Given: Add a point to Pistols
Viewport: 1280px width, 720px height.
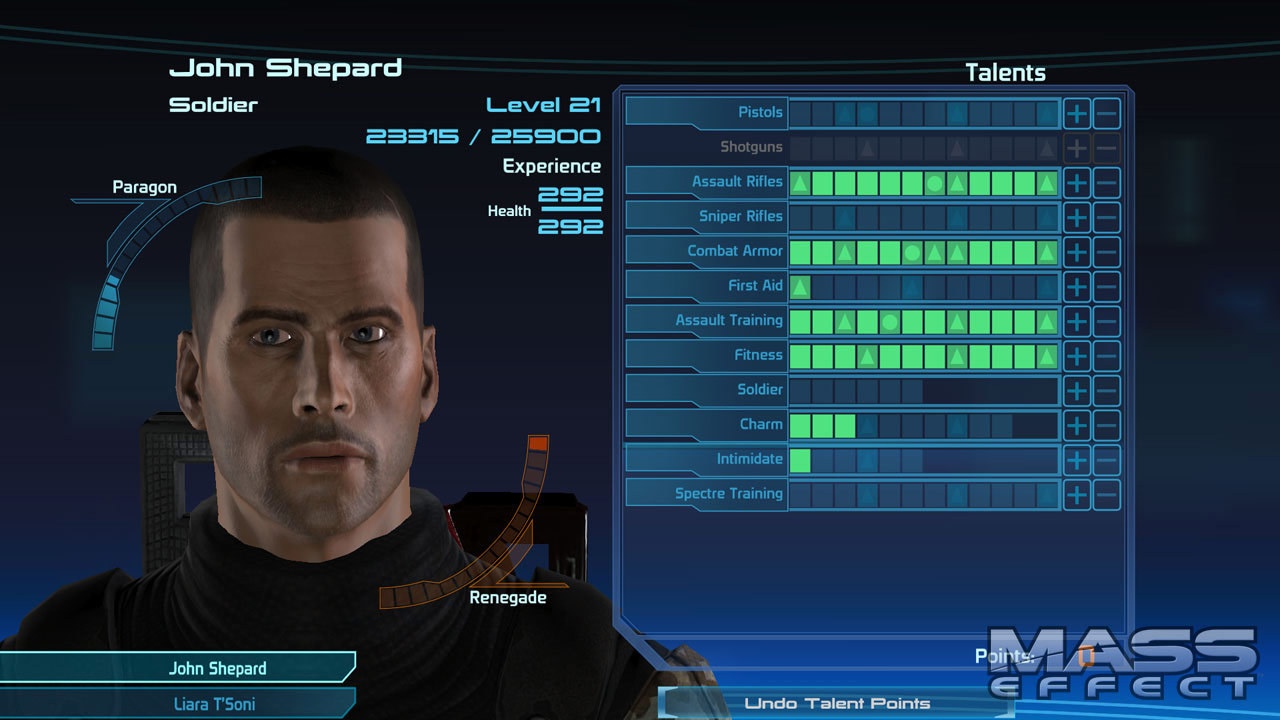Looking at the screenshot, I should [x=1078, y=112].
